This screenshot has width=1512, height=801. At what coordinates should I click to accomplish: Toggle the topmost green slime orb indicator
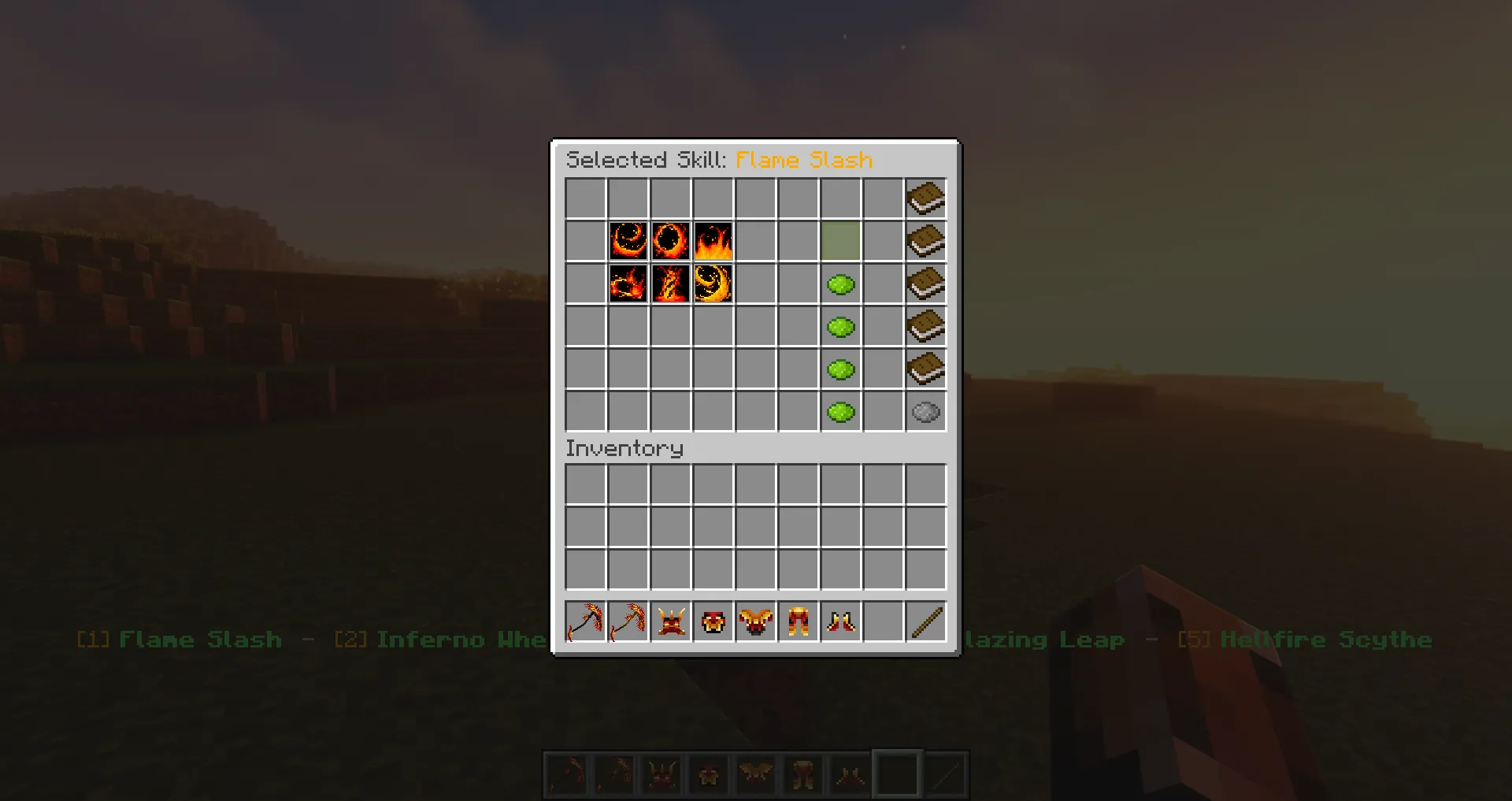[840, 284]
